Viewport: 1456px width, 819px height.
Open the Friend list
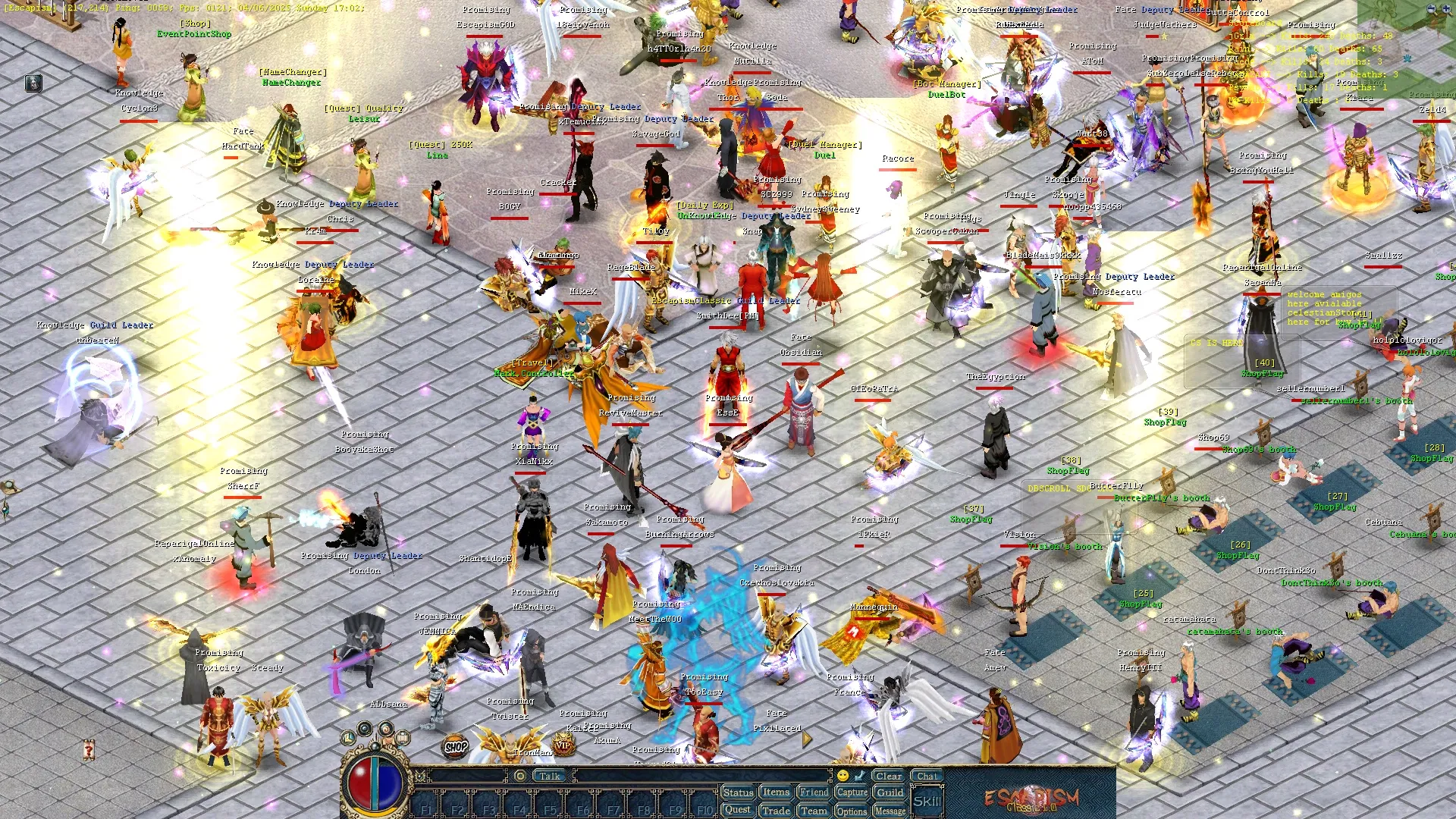click(814, 792)
